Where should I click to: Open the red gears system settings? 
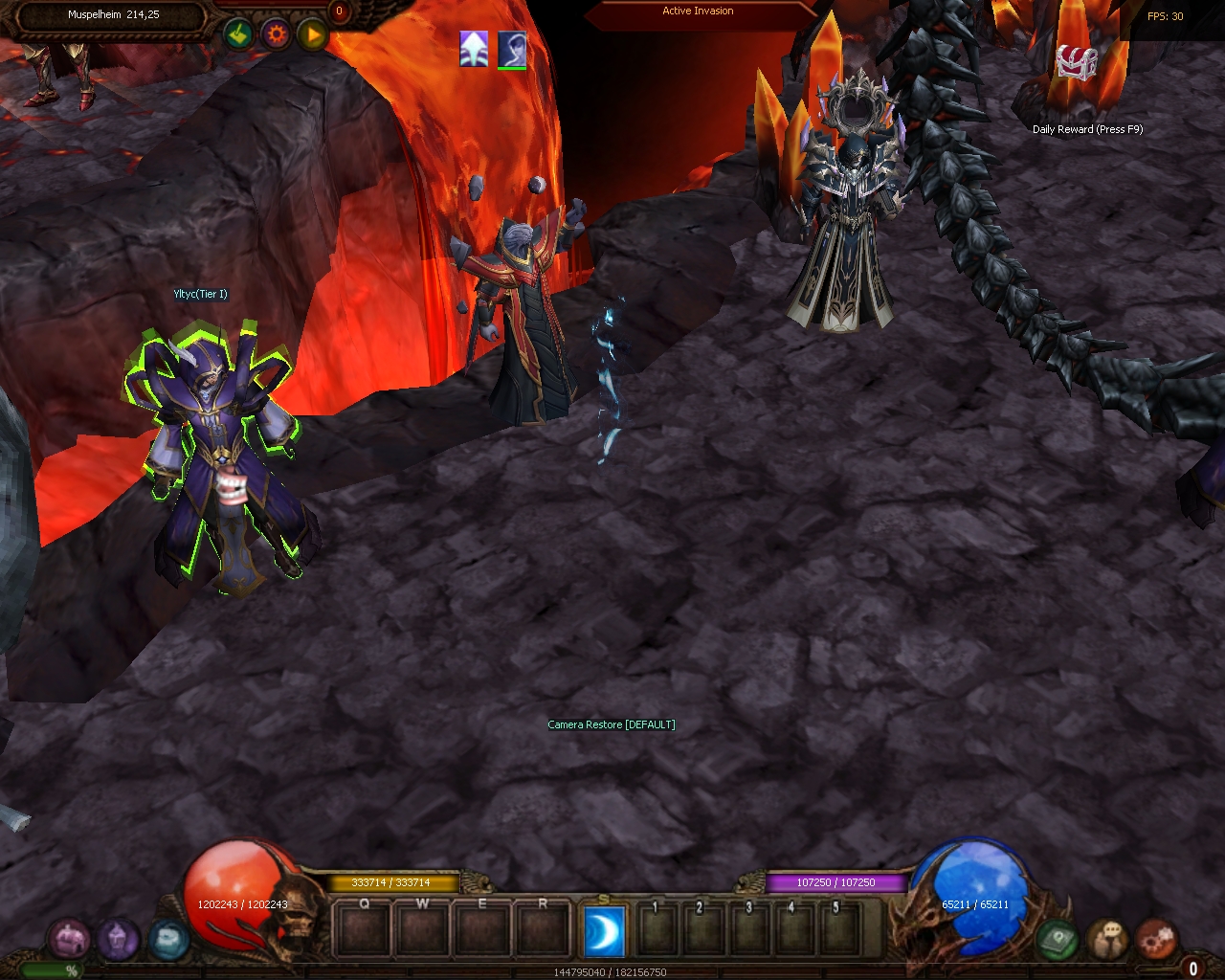[x=1157, y=939]
